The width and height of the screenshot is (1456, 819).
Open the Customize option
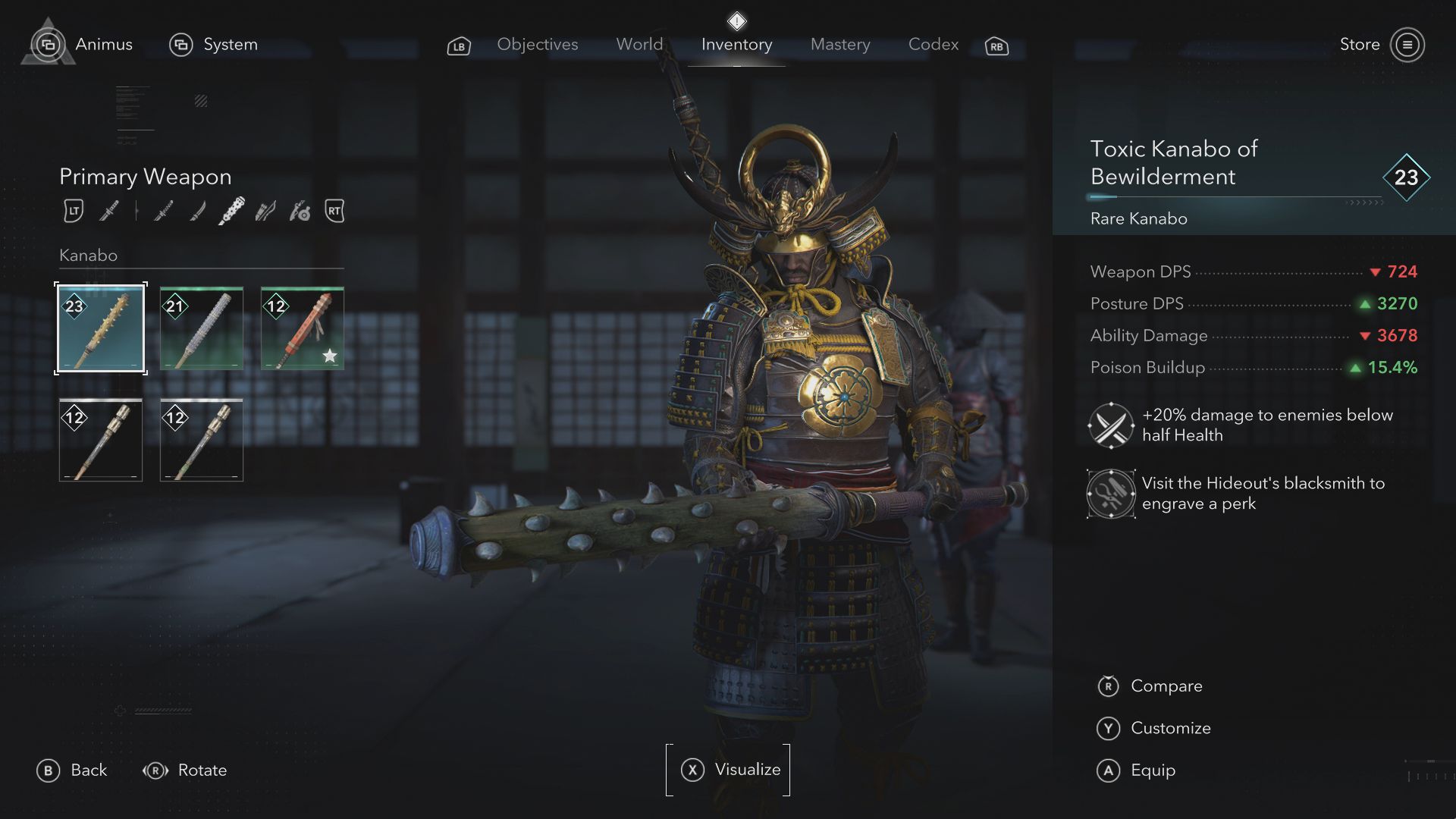[1170, 728]
